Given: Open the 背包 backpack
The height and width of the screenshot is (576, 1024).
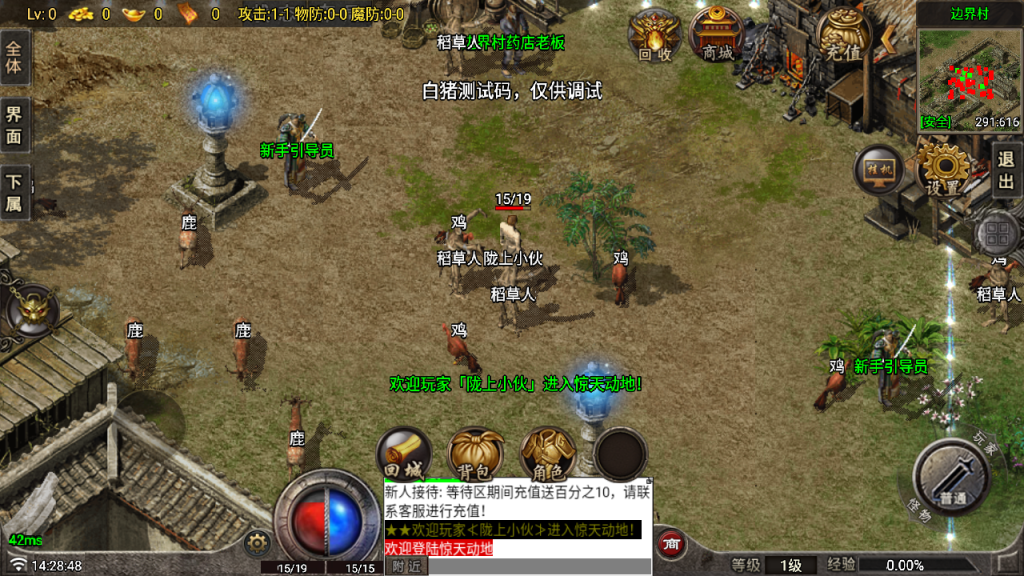Looking at the screenshot, I should click(x=475, y=456).
